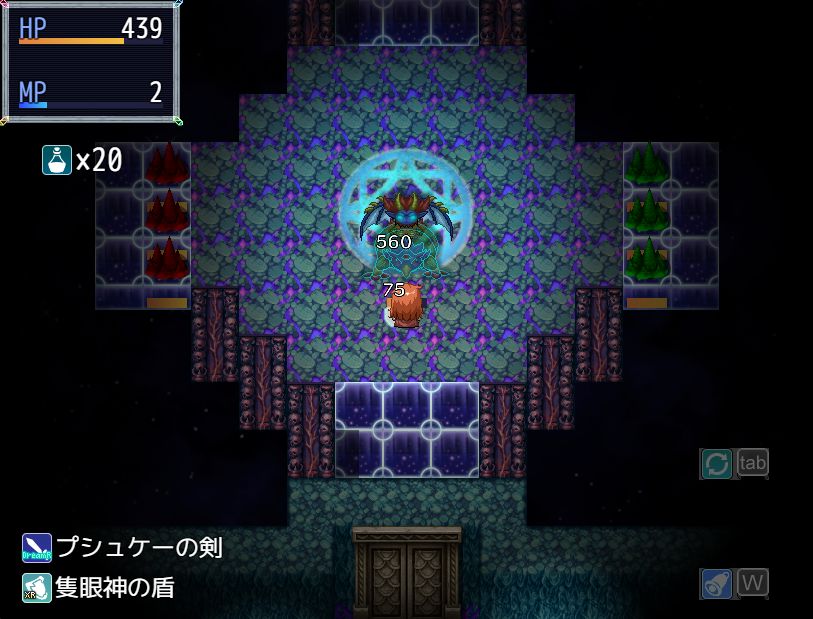Viewport: 813px width, 619px height.
Task: Use the blue bell item icon
Action: (716, 583)
